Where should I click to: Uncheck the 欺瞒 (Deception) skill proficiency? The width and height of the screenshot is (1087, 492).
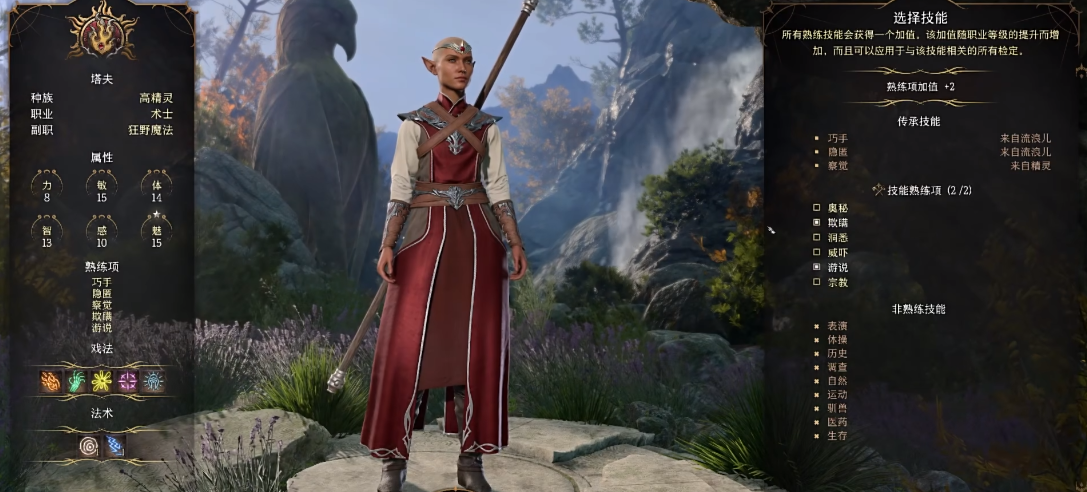pos(817,222)
